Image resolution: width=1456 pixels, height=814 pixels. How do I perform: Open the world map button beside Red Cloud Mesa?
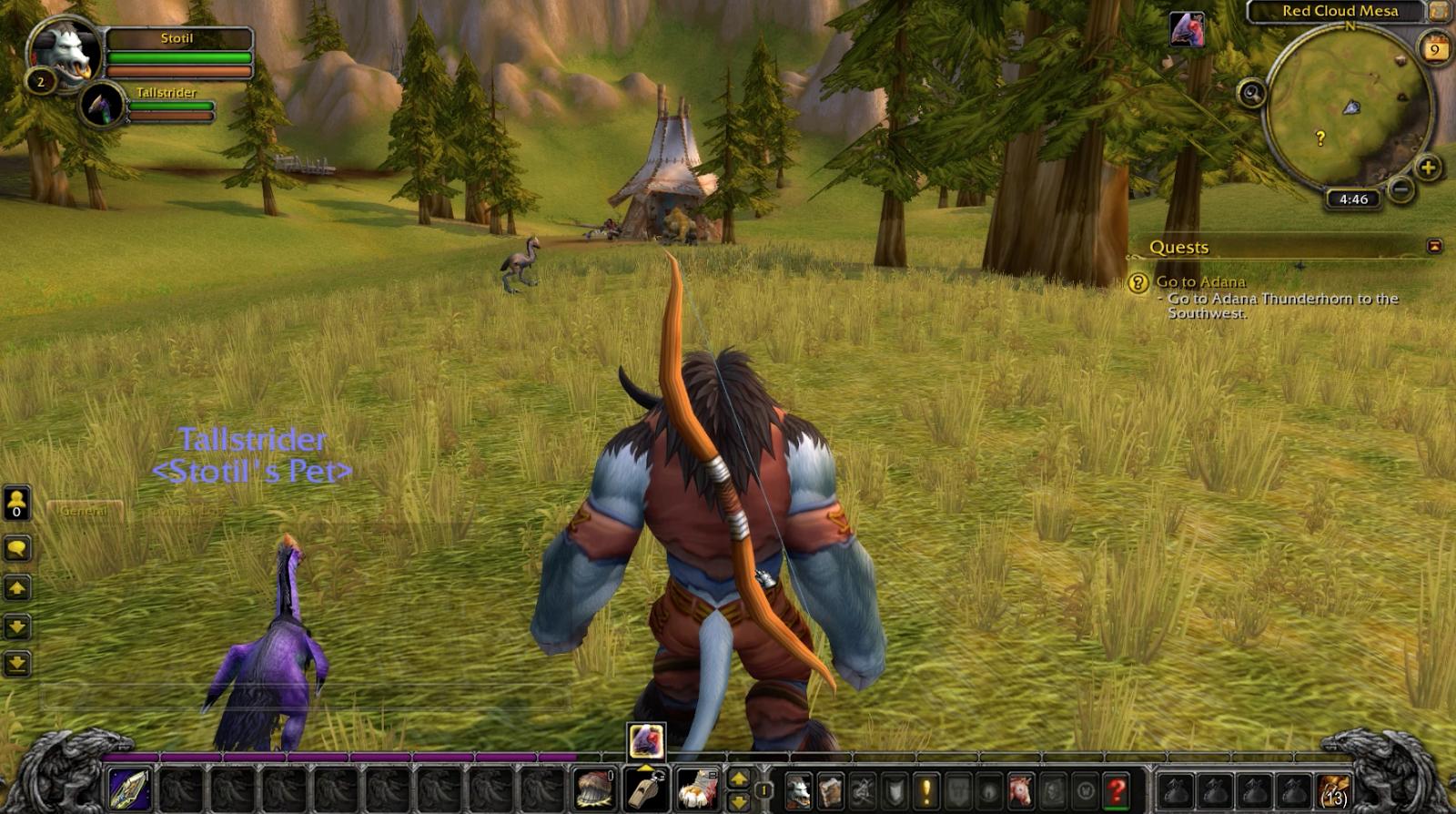(1438, 11)
